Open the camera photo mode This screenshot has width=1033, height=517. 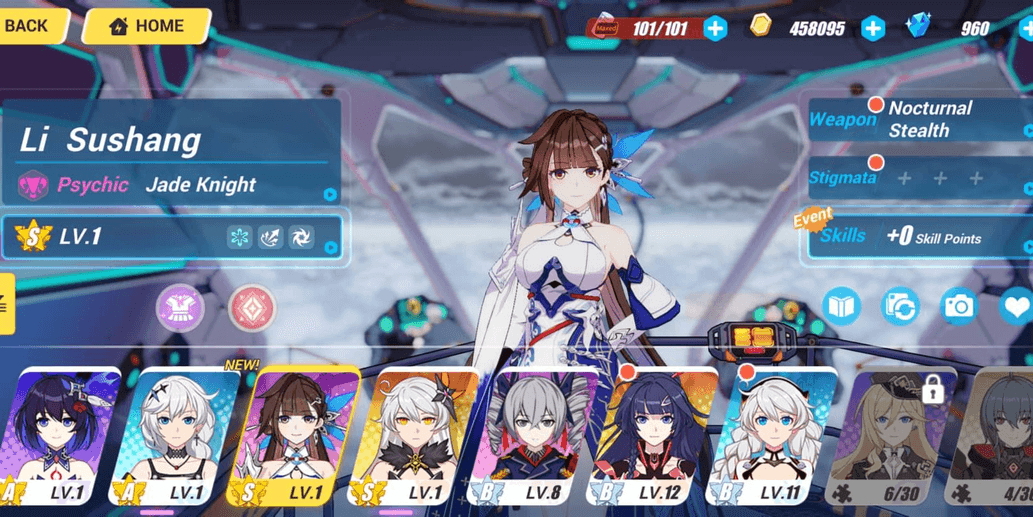click(x=958, y=306)
